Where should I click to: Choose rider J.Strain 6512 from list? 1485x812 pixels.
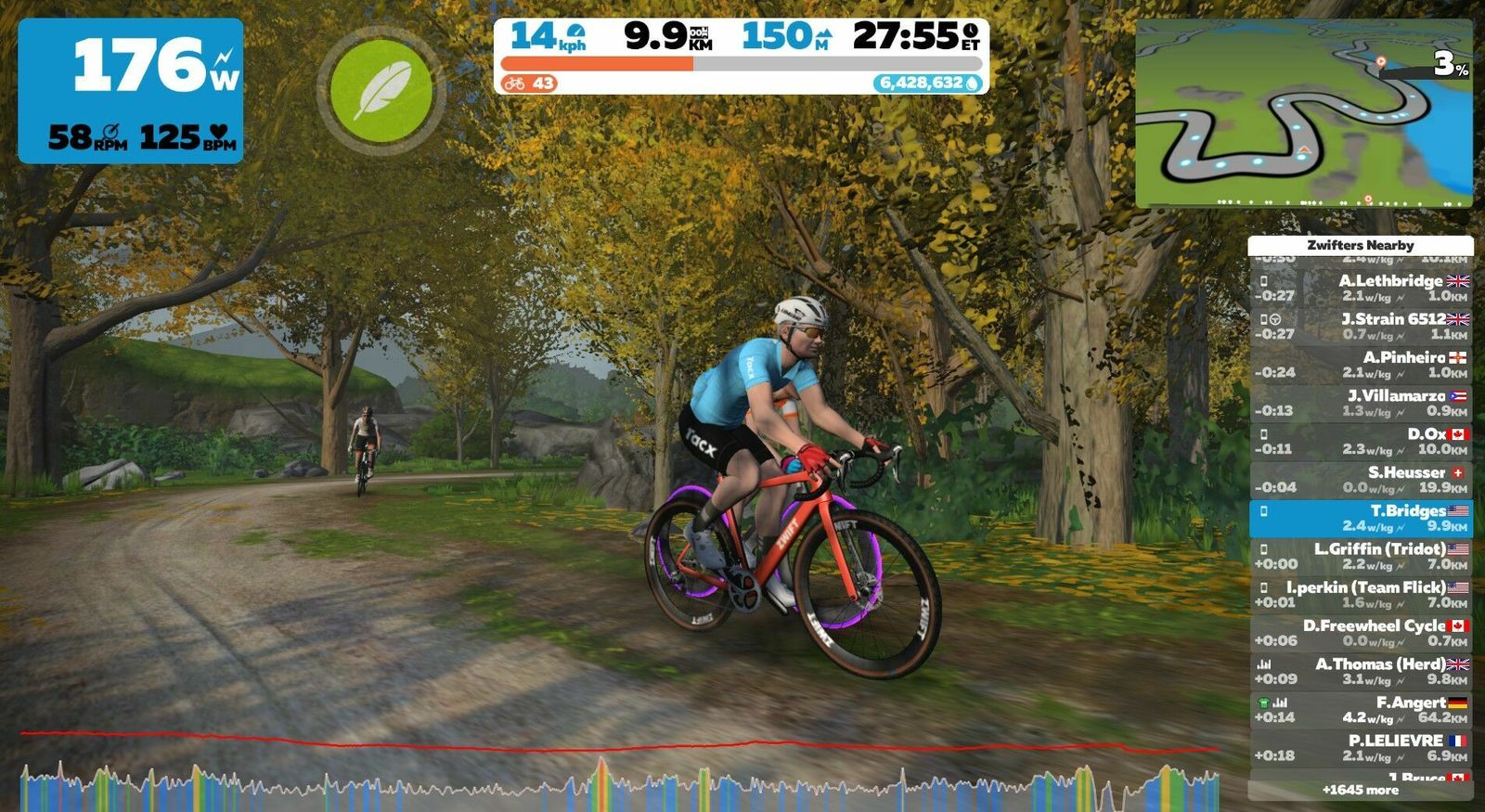point(1361,326)
